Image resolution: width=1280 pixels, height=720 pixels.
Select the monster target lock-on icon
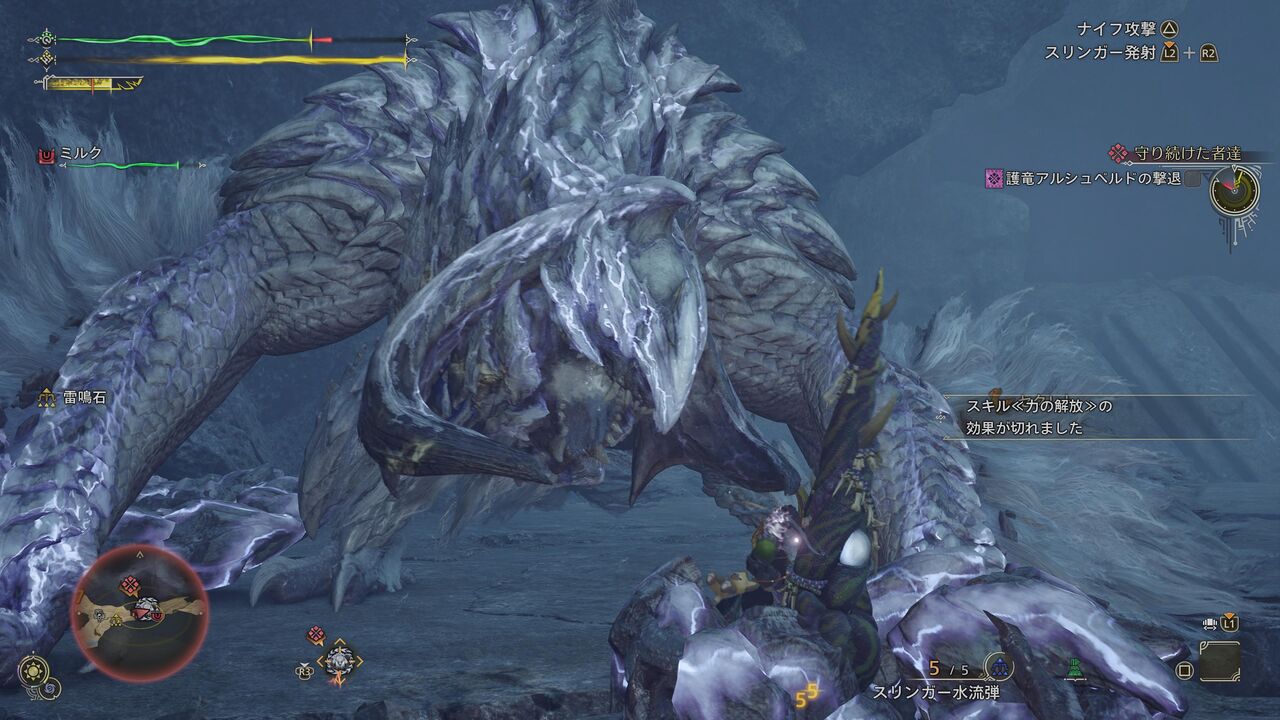coord(338,660)
